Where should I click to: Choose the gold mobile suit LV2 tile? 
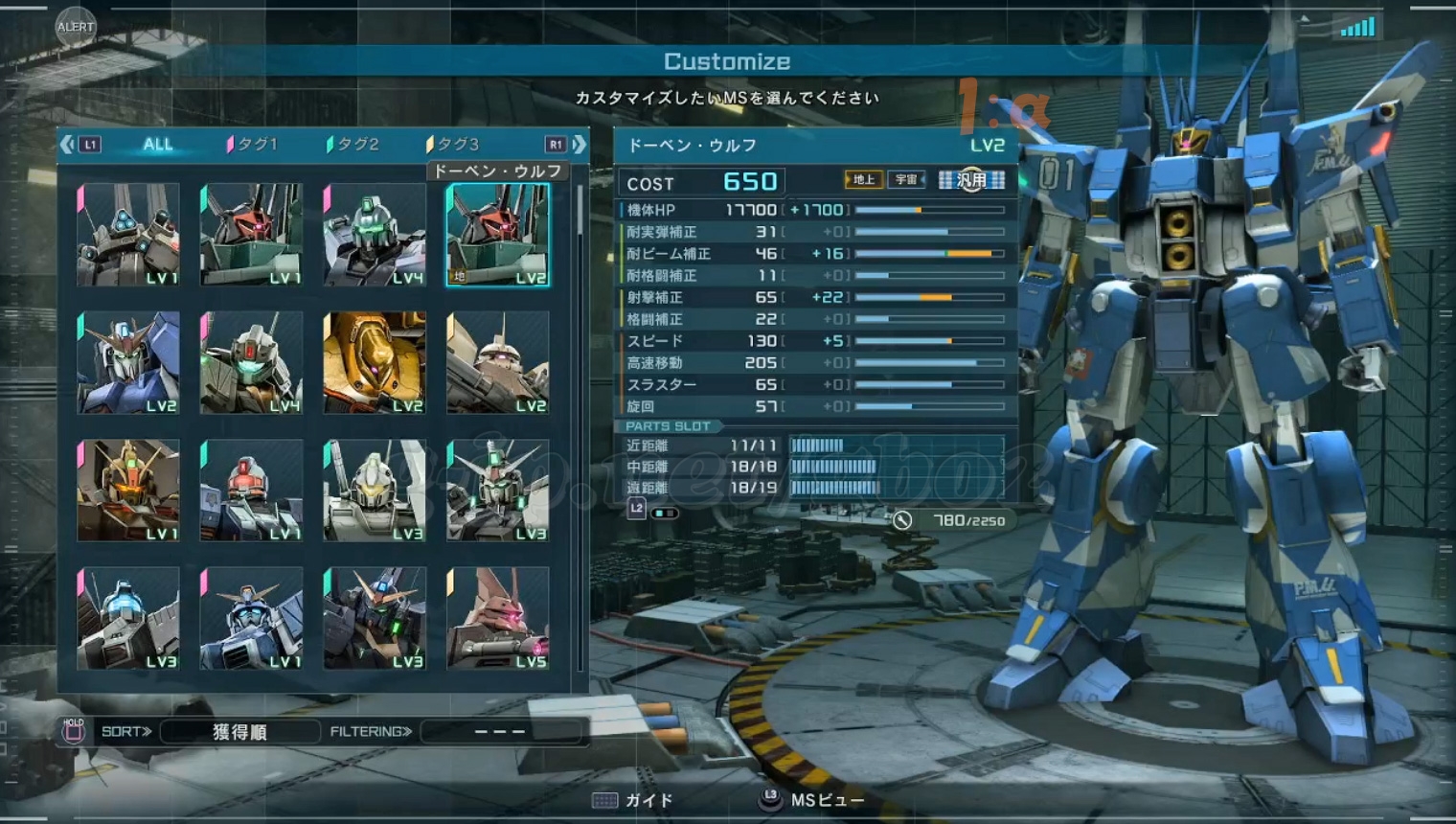tap(375, 363)
